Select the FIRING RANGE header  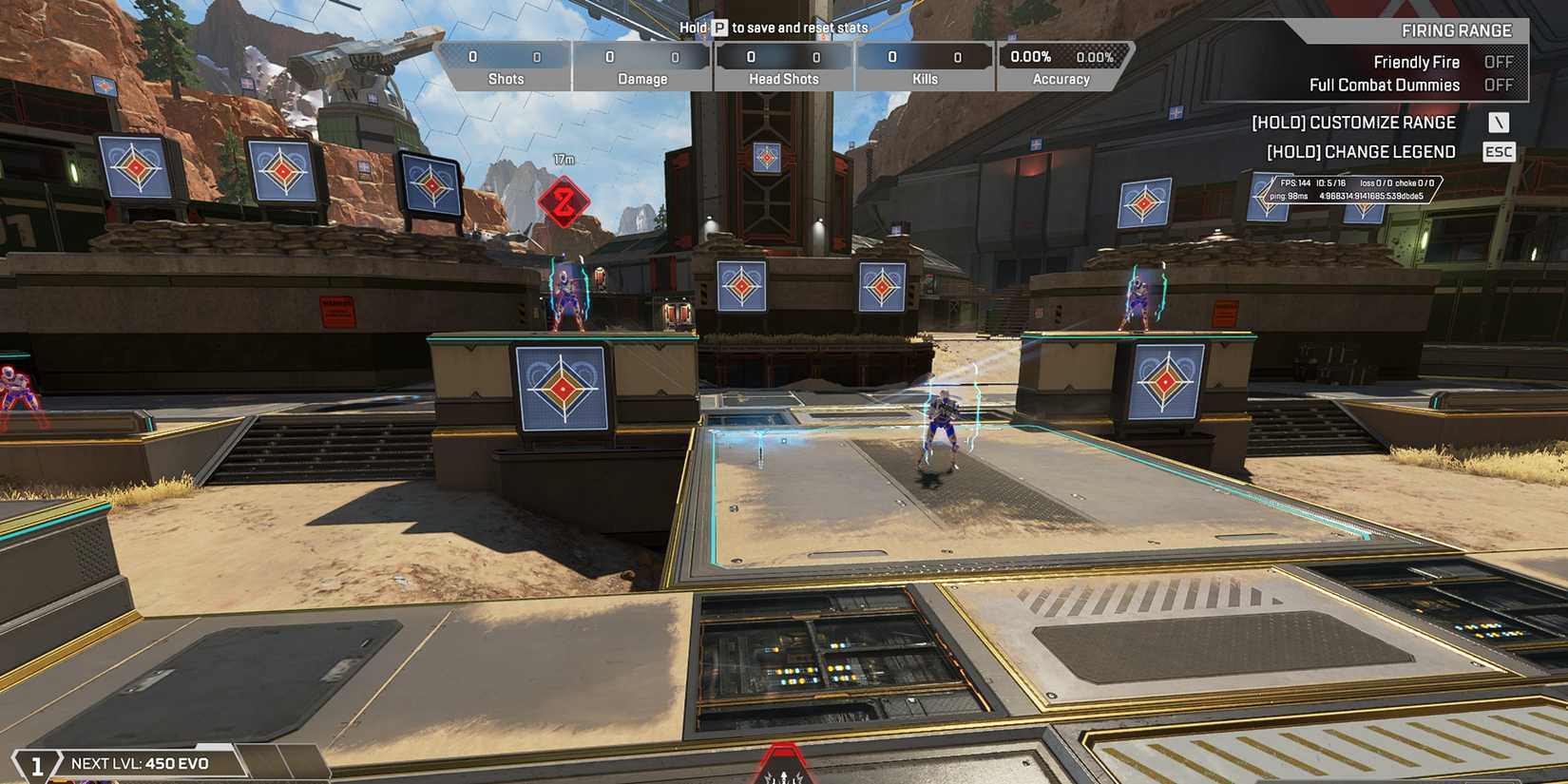click(x=1455, y=29)
